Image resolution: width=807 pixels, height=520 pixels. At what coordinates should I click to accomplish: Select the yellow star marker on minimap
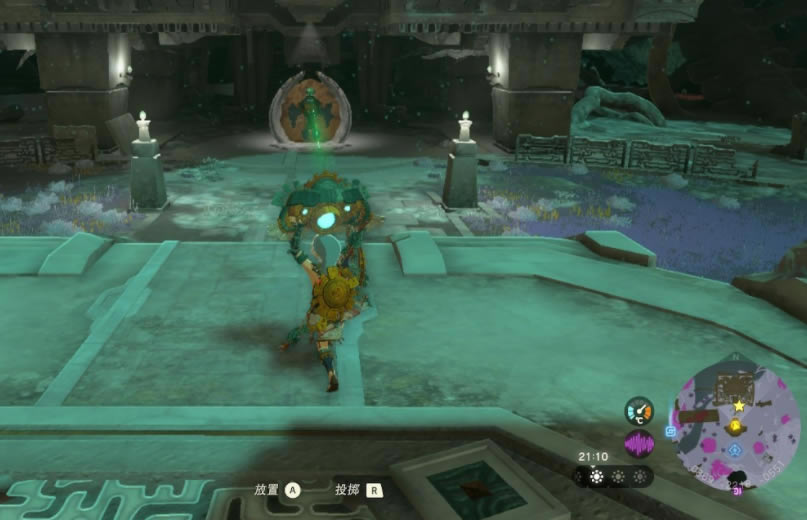[x=739, y=406]
